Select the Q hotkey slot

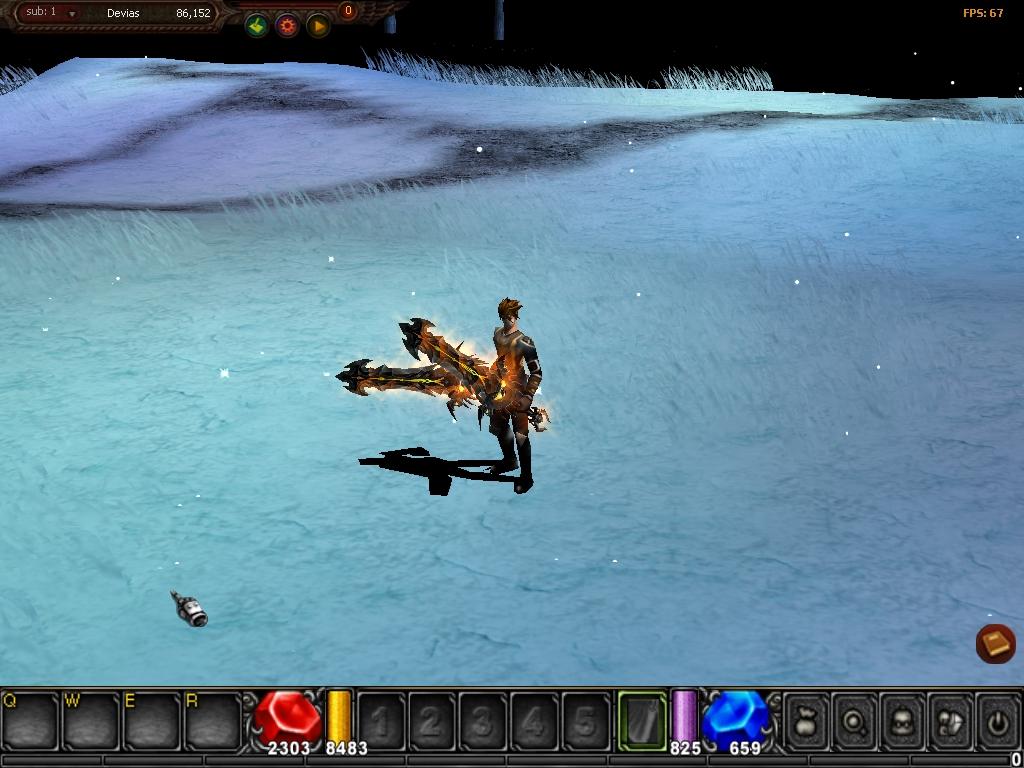click(x=30, y=720)
